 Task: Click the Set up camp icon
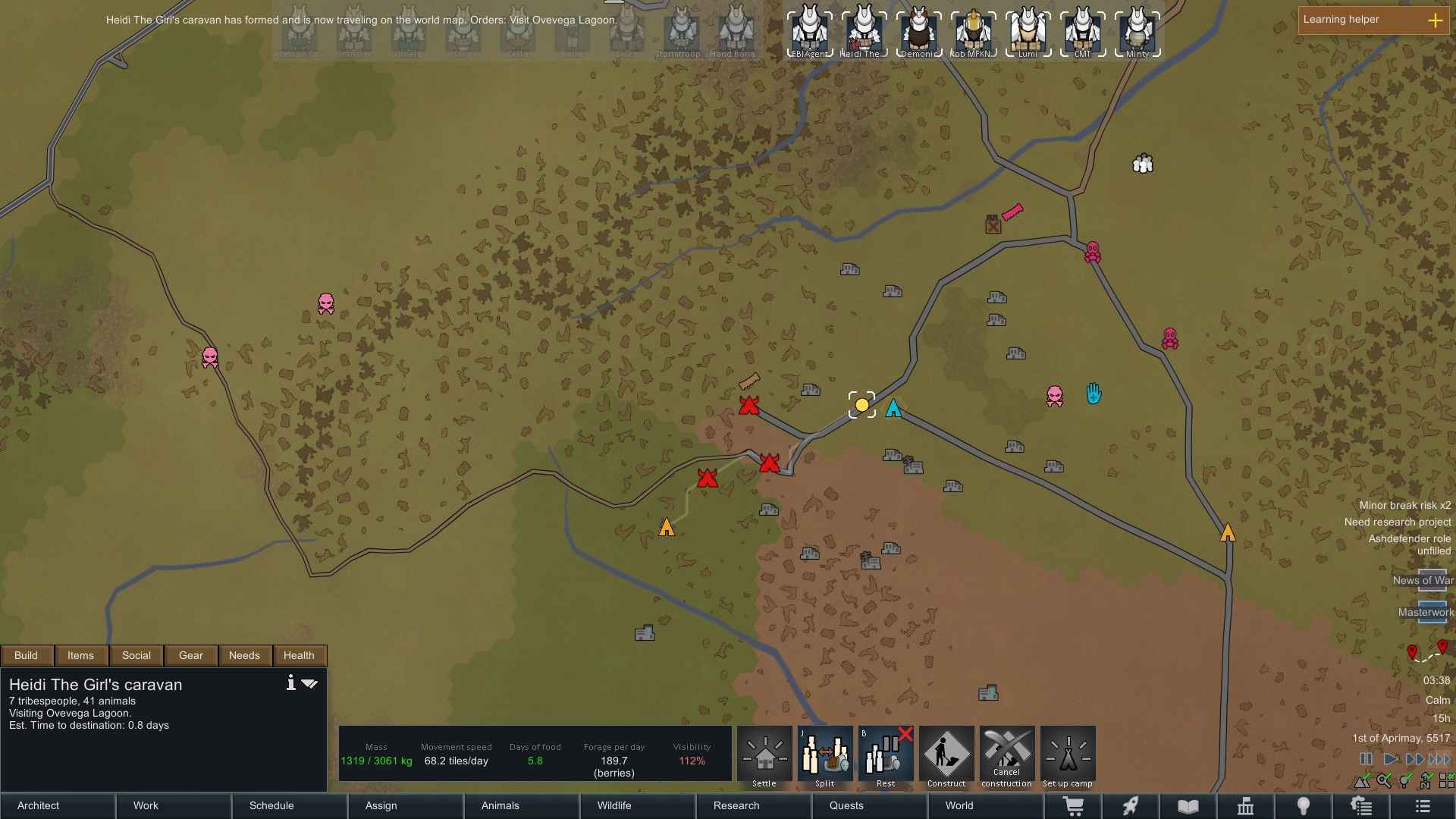pyautogui.click(x=1068, y=755)
